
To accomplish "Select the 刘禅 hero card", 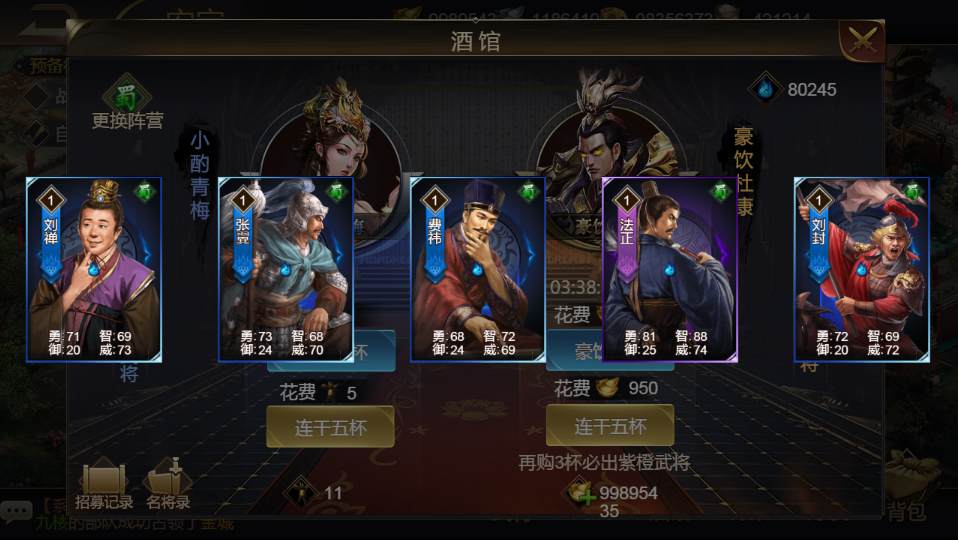I will (94, 269).
